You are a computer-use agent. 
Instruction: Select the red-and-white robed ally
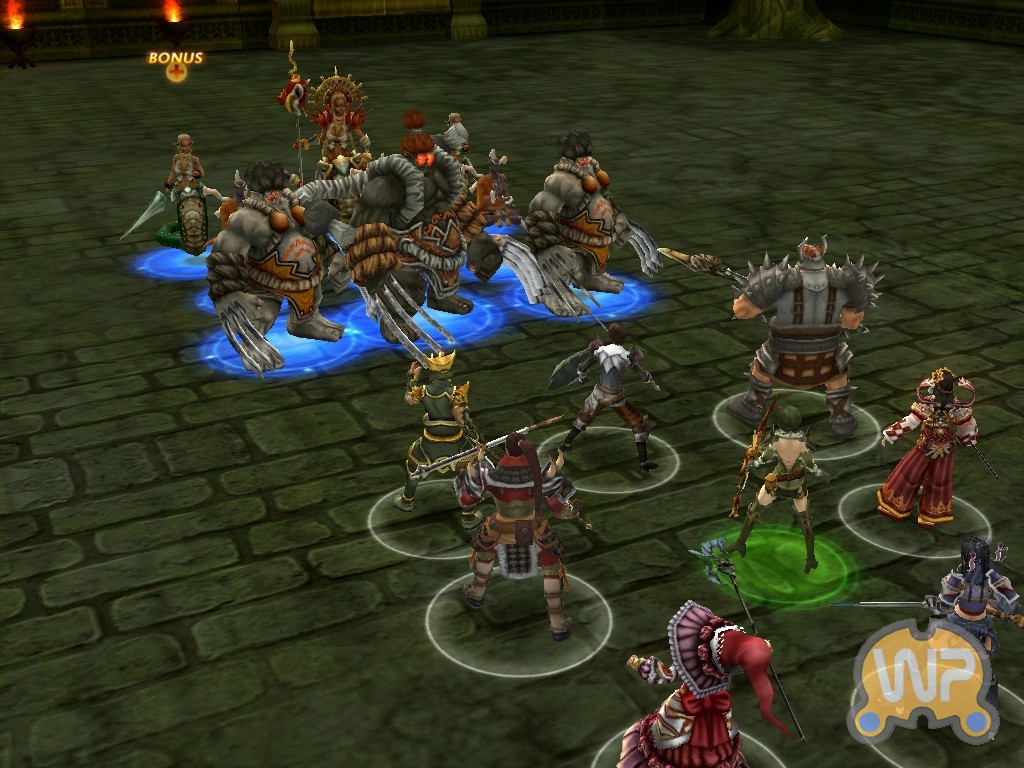[929, 450]
